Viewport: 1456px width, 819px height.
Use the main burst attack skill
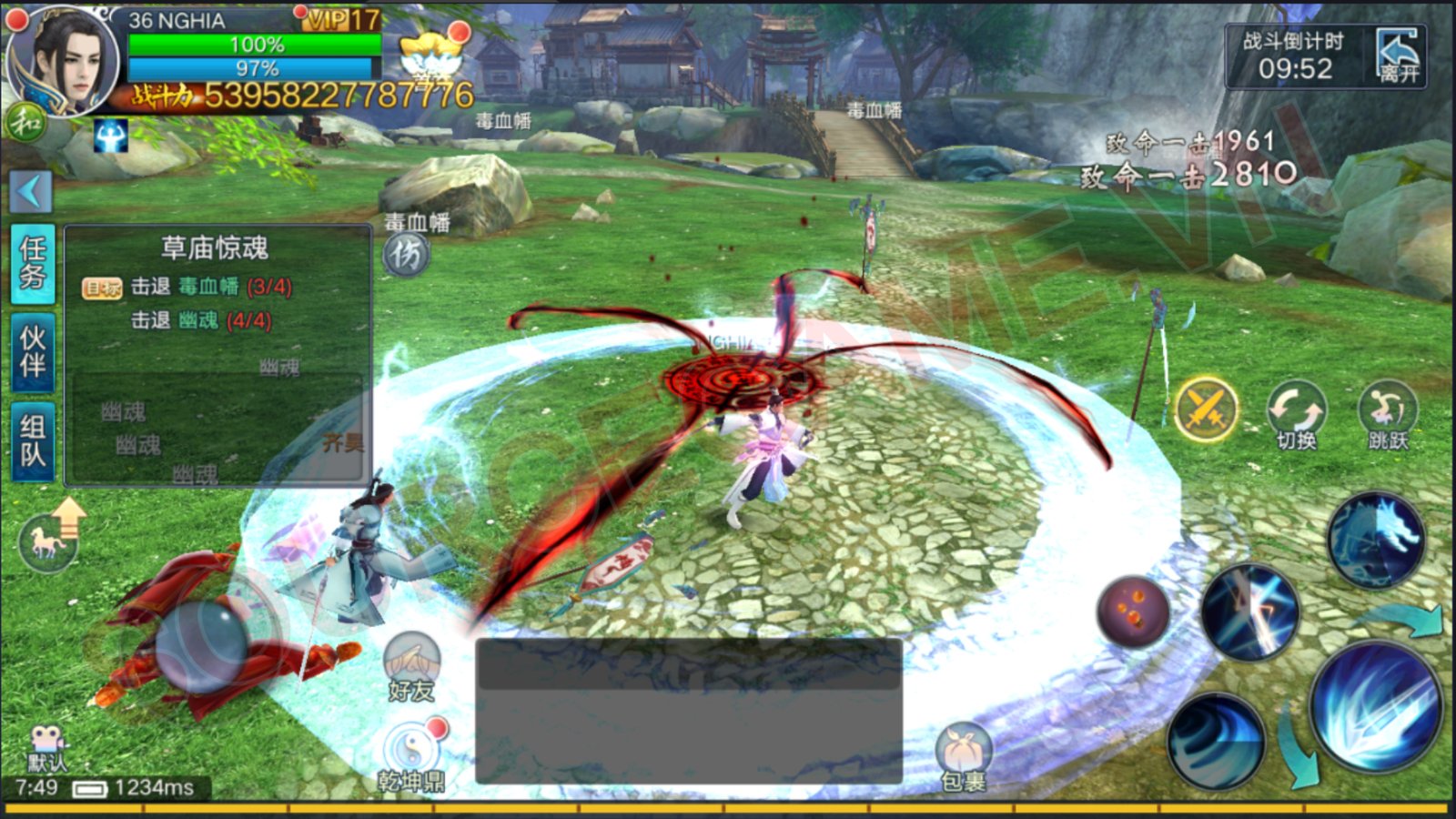pos(1374,705)
